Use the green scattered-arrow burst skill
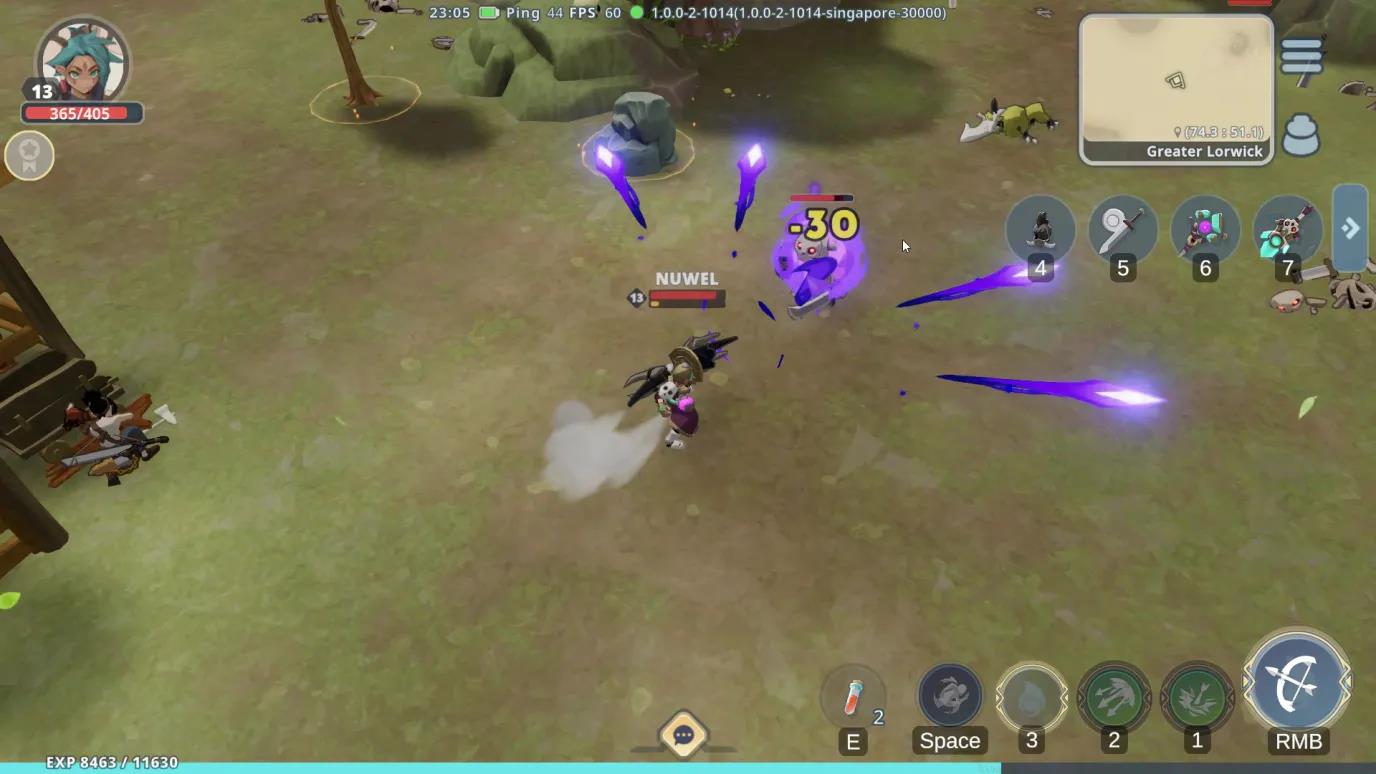 (1197, 695)
